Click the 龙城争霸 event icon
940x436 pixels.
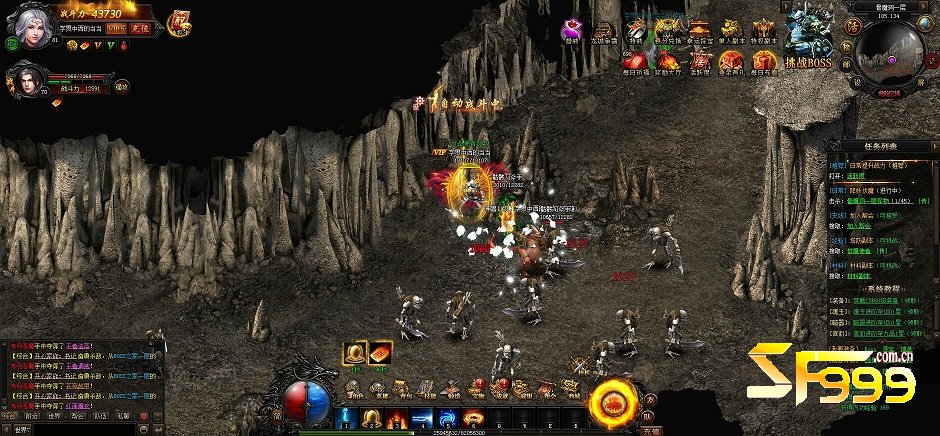[x=602, y=30]
